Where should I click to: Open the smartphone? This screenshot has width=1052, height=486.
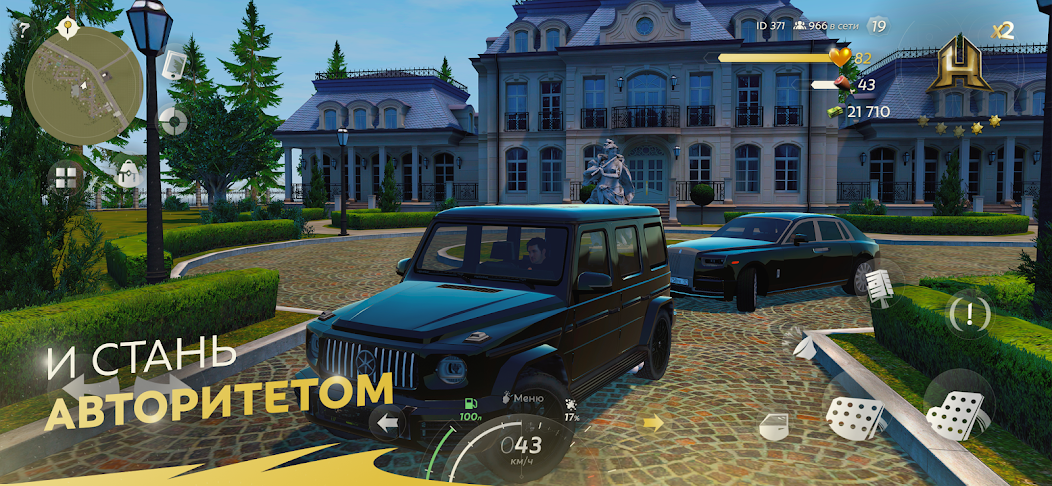point(173,63)
